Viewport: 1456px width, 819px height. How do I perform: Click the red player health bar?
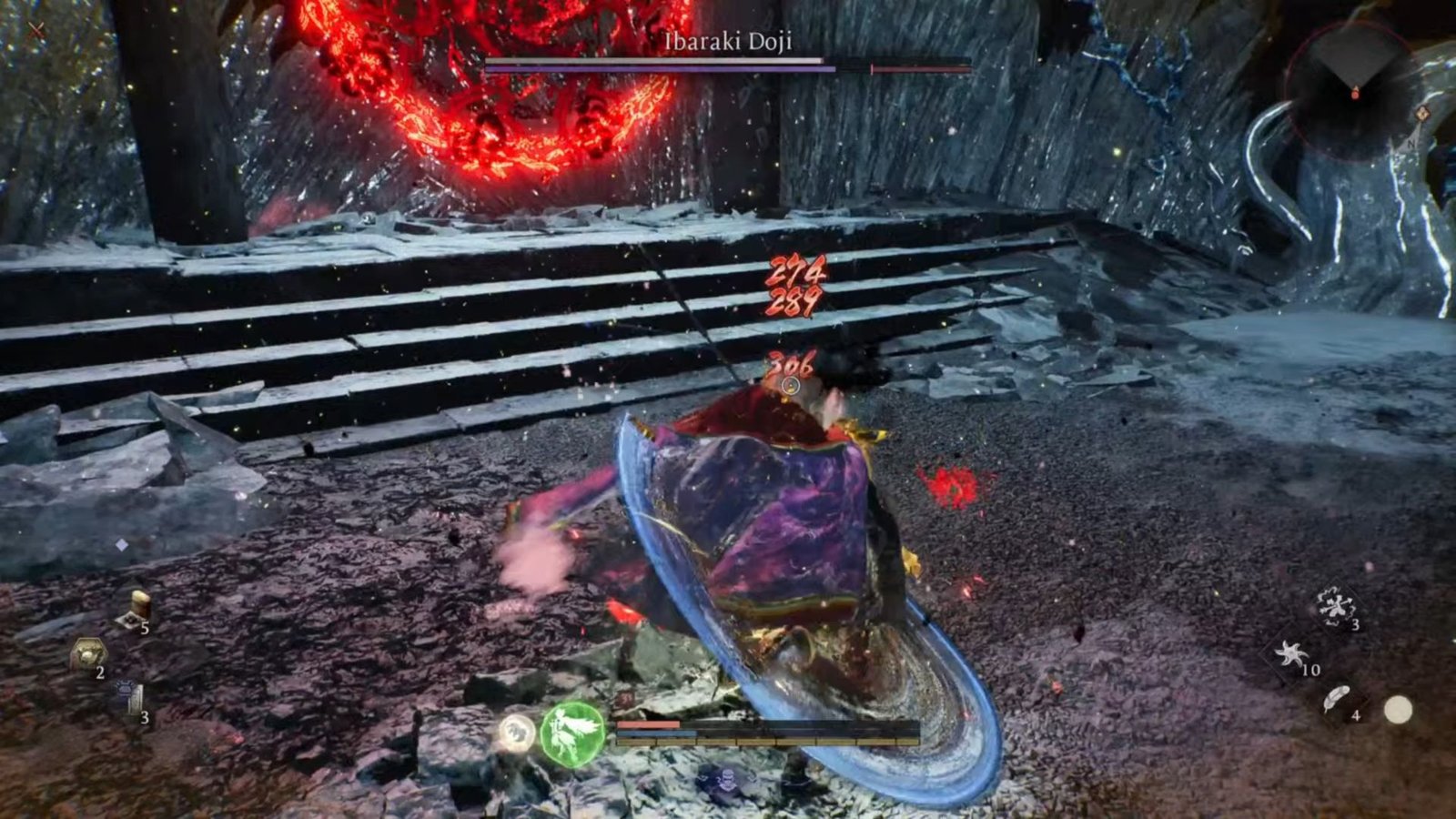648,724
